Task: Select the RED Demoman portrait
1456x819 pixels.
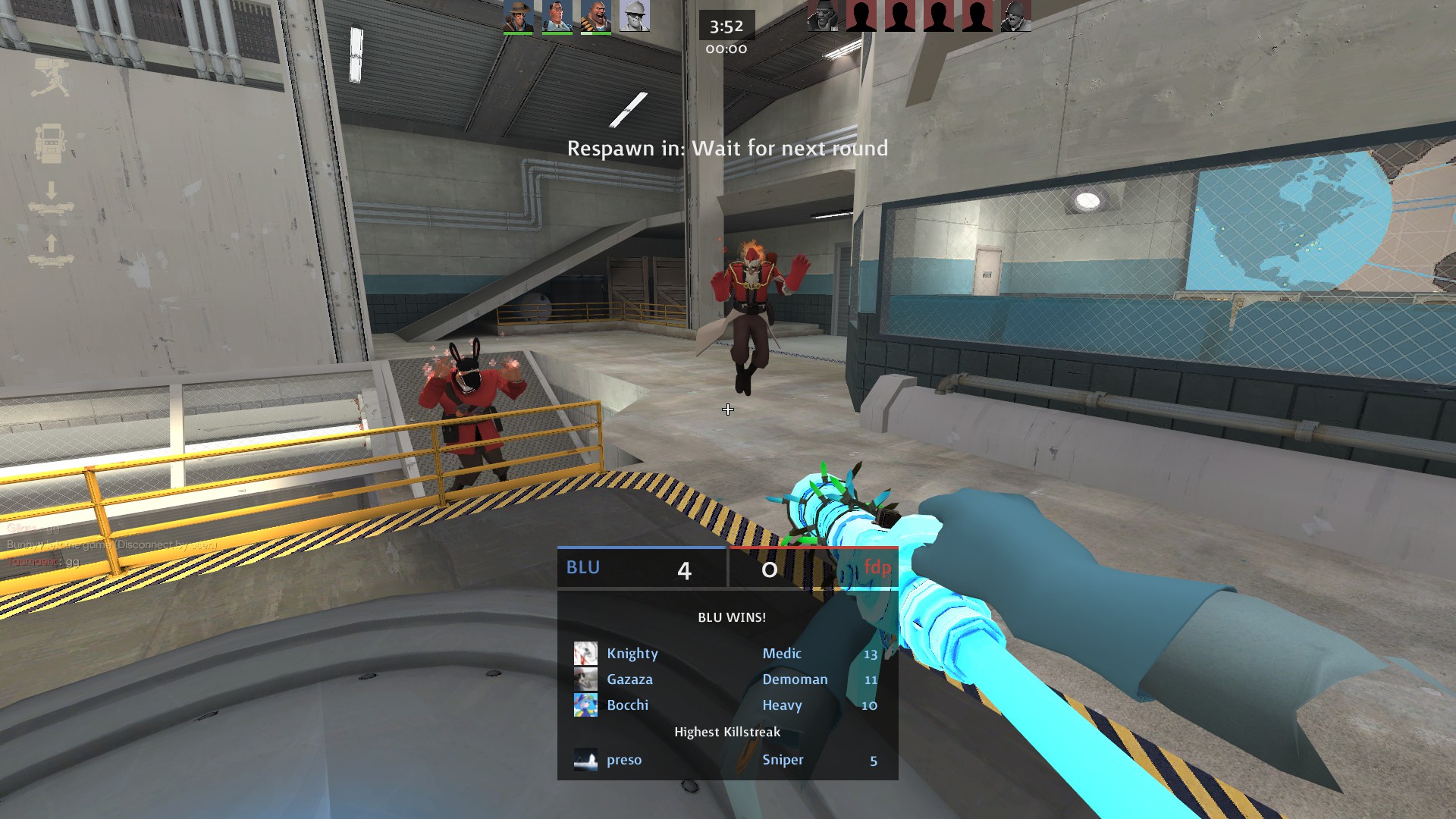Action: [822, 16]
